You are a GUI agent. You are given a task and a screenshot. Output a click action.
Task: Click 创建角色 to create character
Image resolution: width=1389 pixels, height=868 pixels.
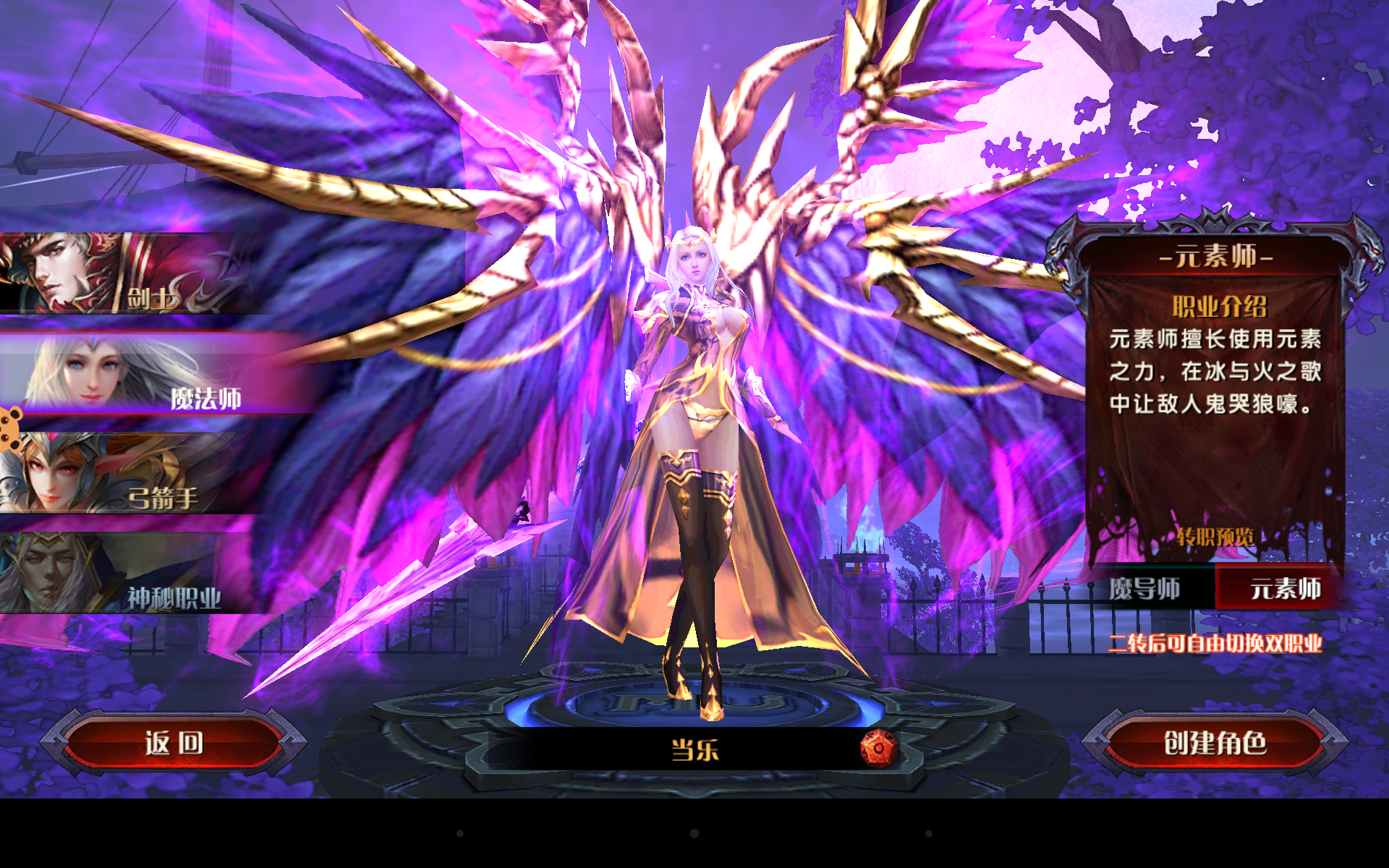click(x=1215, y=743)
